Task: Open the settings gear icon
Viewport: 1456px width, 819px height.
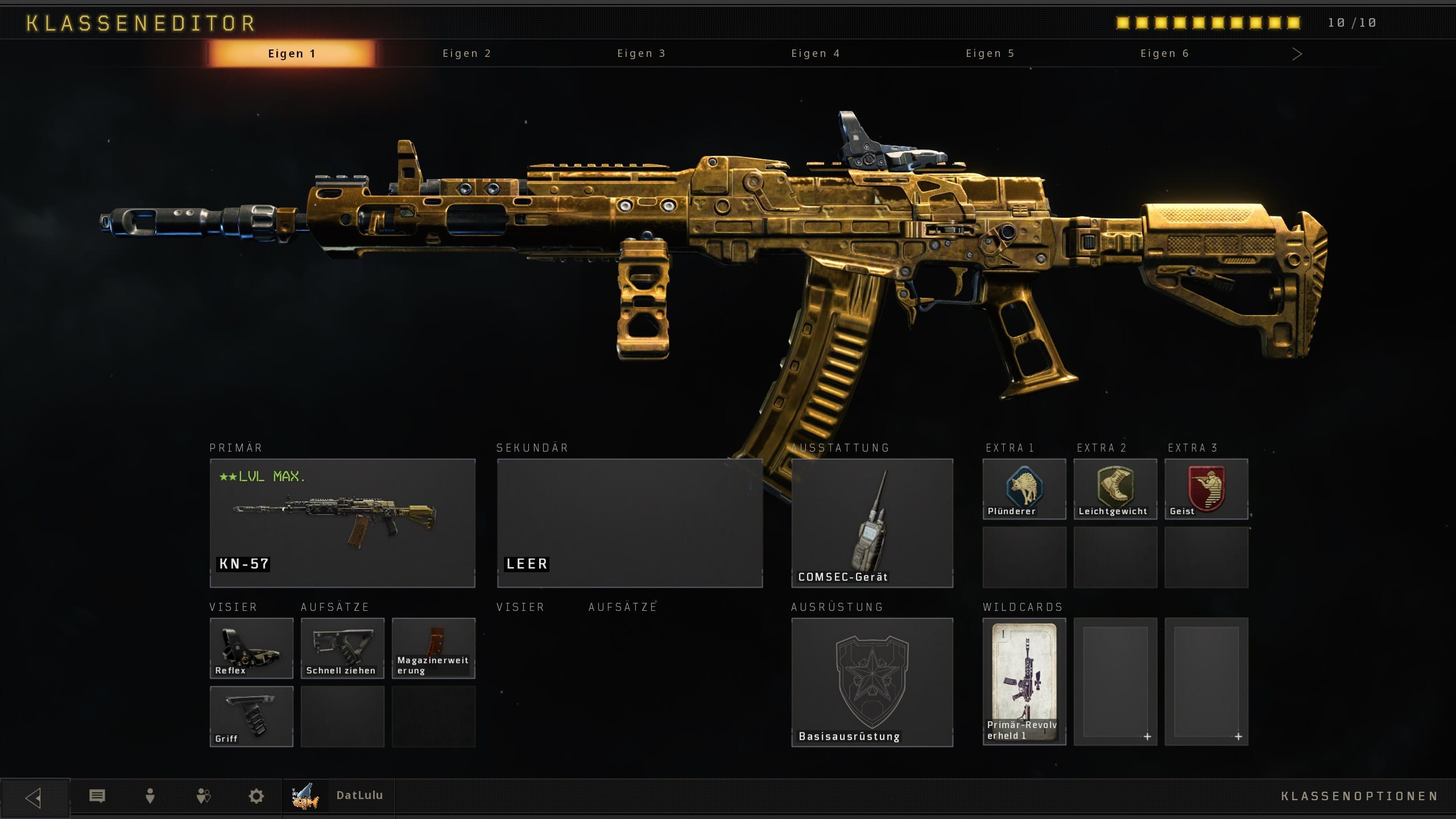Action: [257, 796]
